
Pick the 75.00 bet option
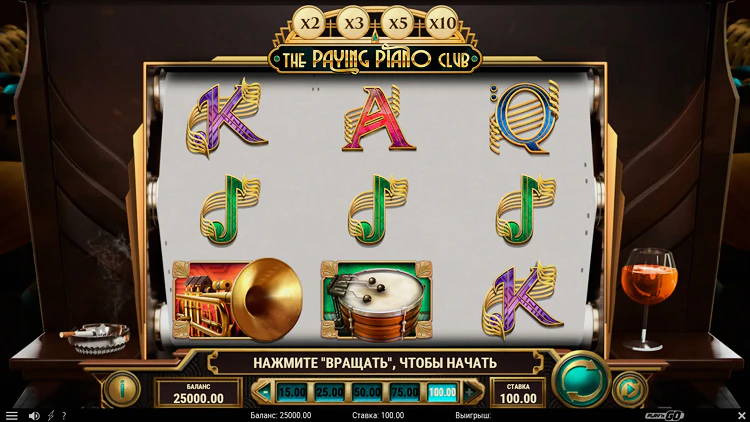(x=404, y=392)
